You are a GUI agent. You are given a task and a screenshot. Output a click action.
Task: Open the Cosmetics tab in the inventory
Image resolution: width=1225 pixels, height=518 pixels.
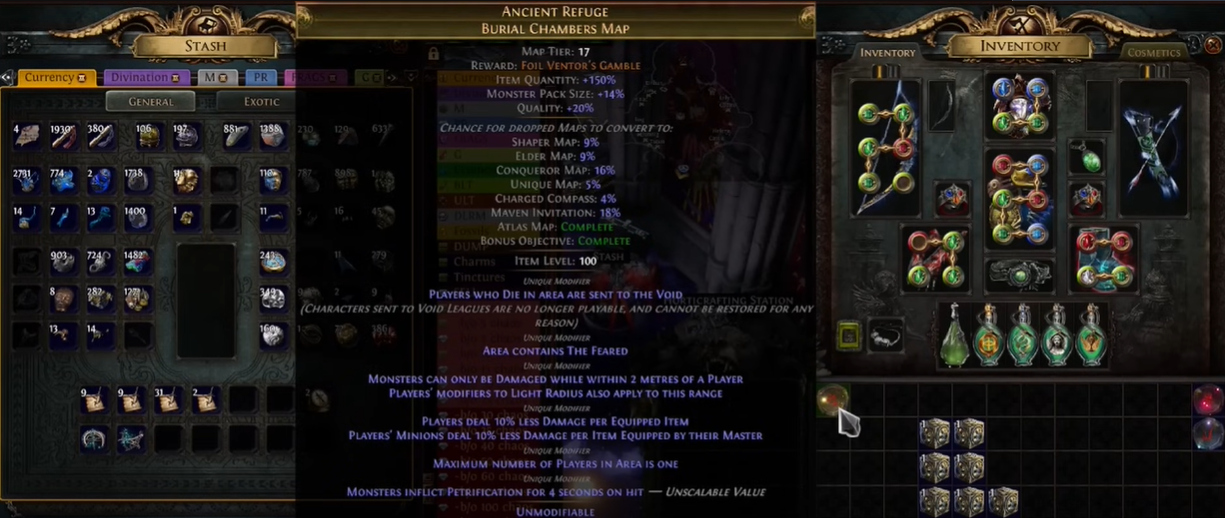pyautogui.click(x=1153, y=52)
